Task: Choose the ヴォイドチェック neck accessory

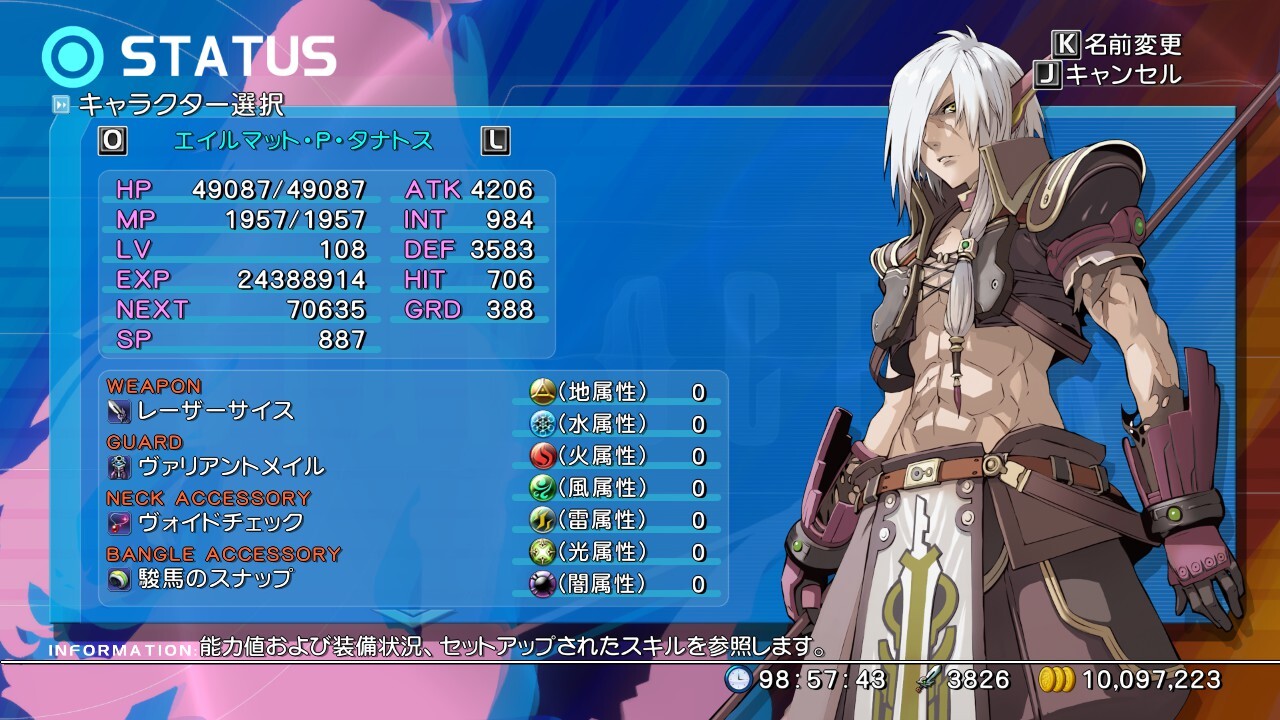Action: pyautogui.click(x=220, y=523)
